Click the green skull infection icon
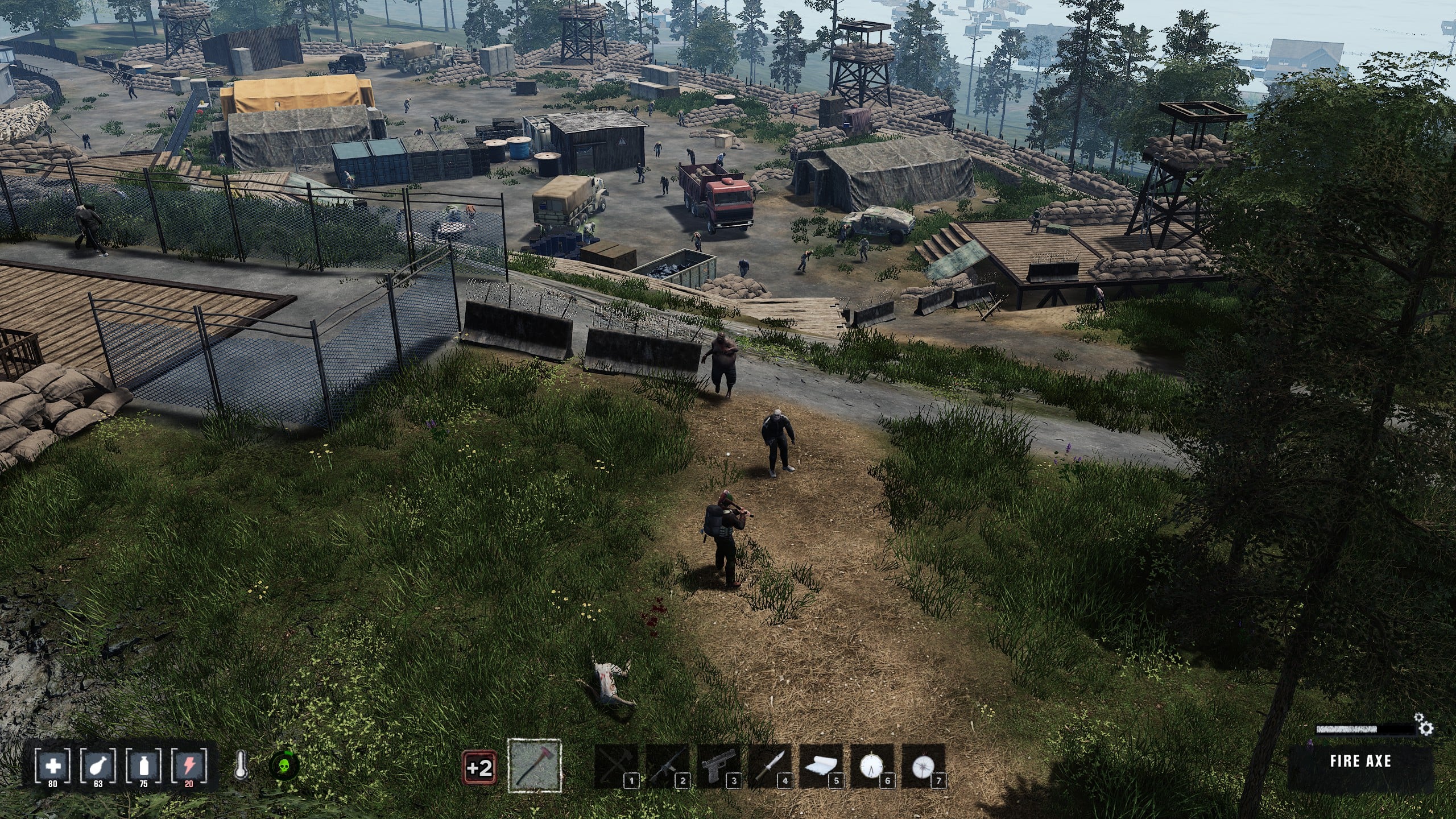The image size is (1456, 819). tap(284, 766)
